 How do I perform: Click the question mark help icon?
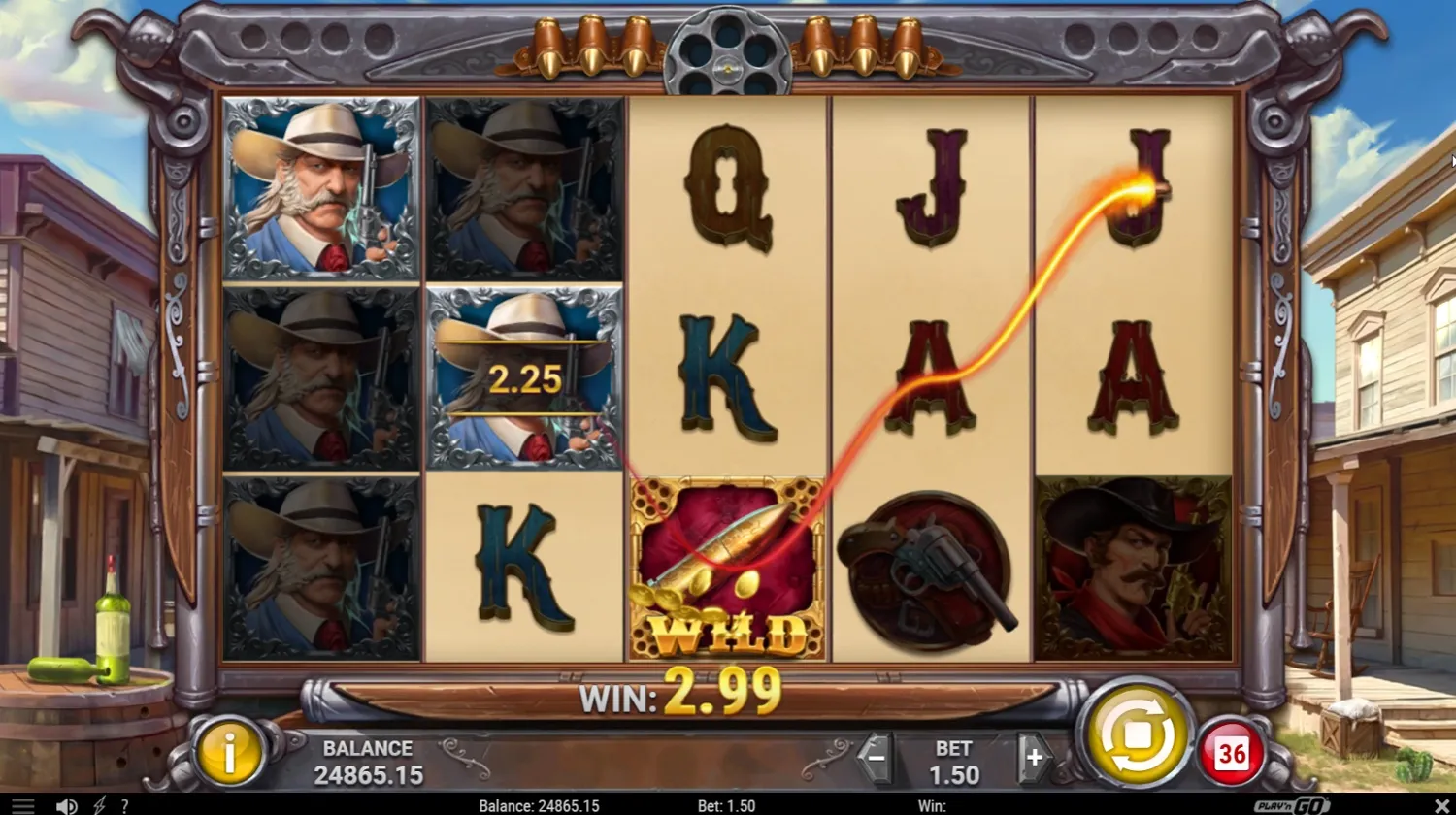[124, 805]
